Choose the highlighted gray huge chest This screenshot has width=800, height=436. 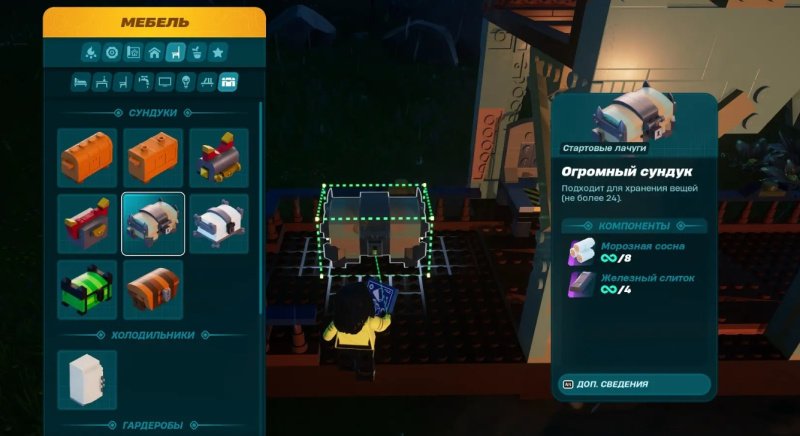[x=153, y=224]
